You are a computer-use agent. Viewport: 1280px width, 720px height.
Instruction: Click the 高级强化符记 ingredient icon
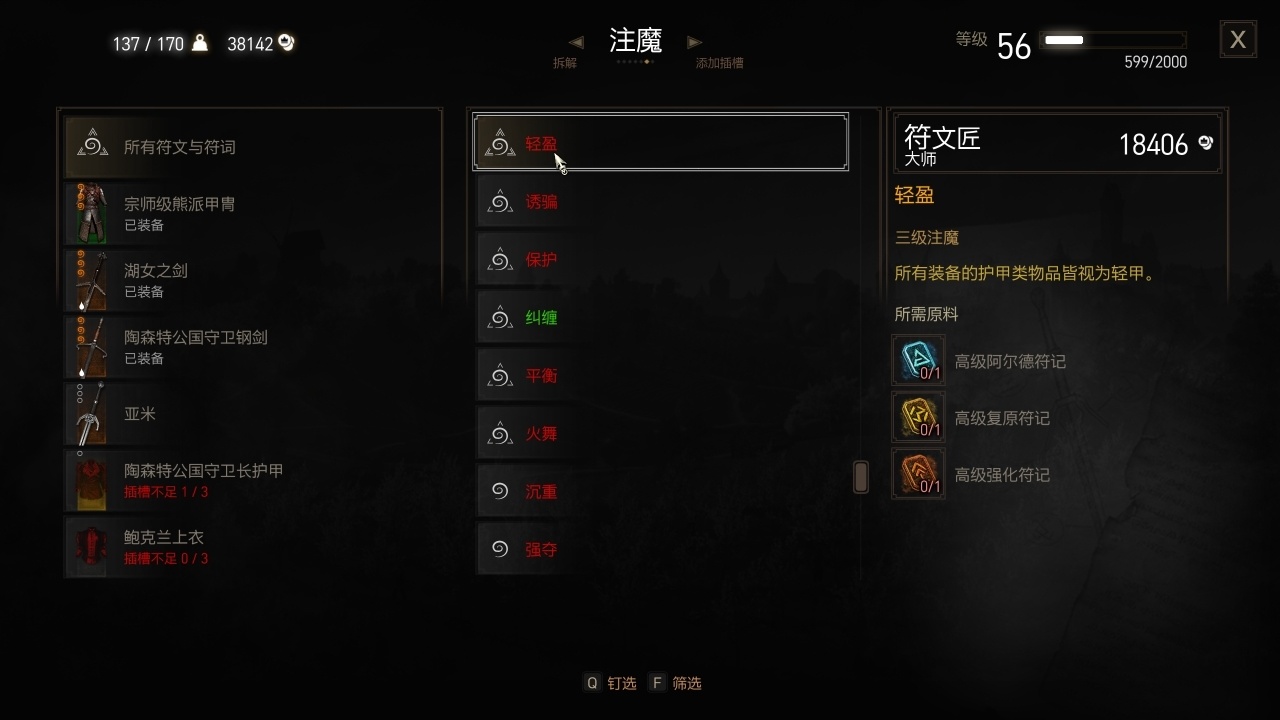pos(917,473)
